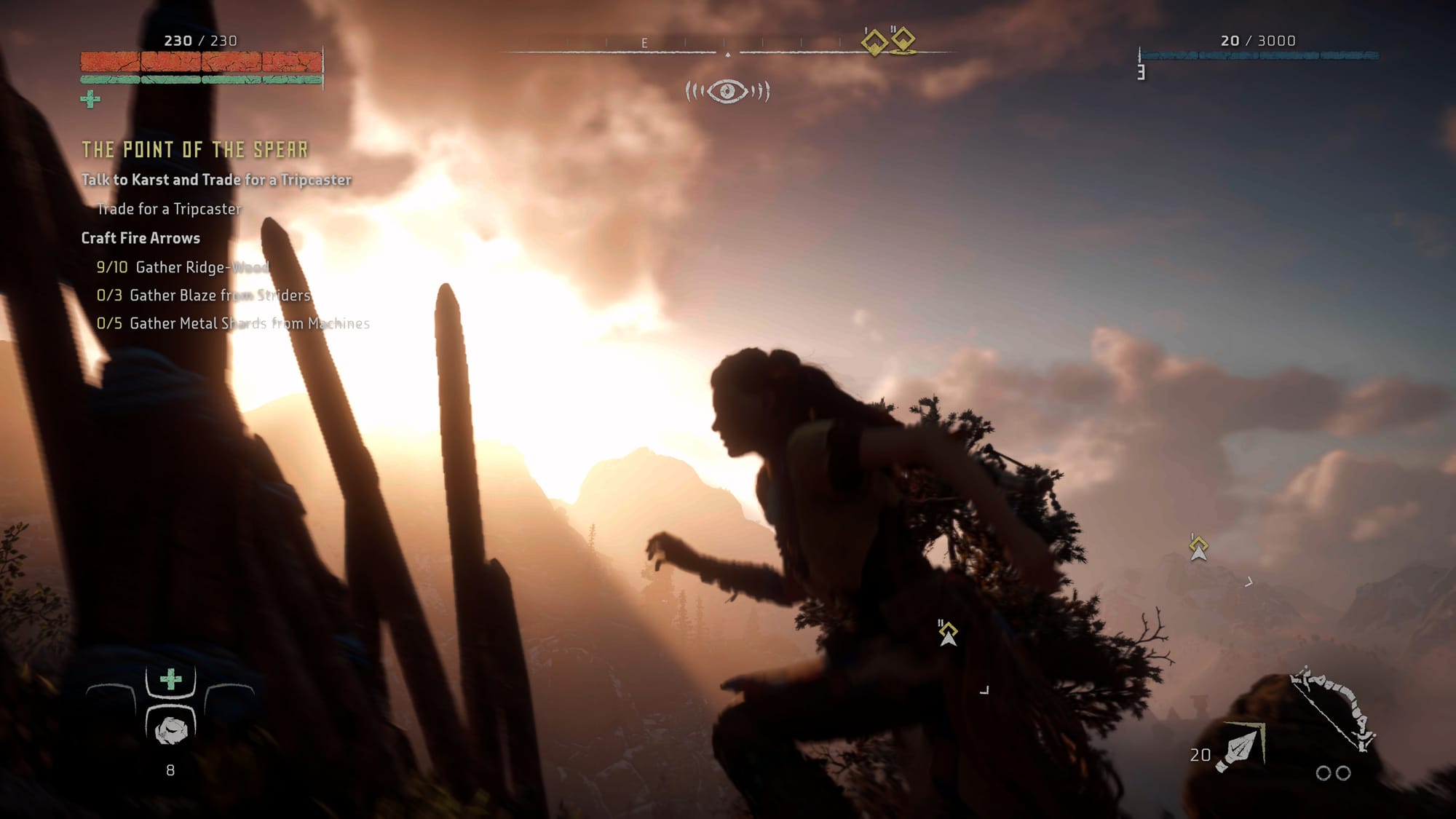This screenshot has height=819, width=1456.
Task: Select The Point of the Spear quest title
Action: tap(195, 150)
